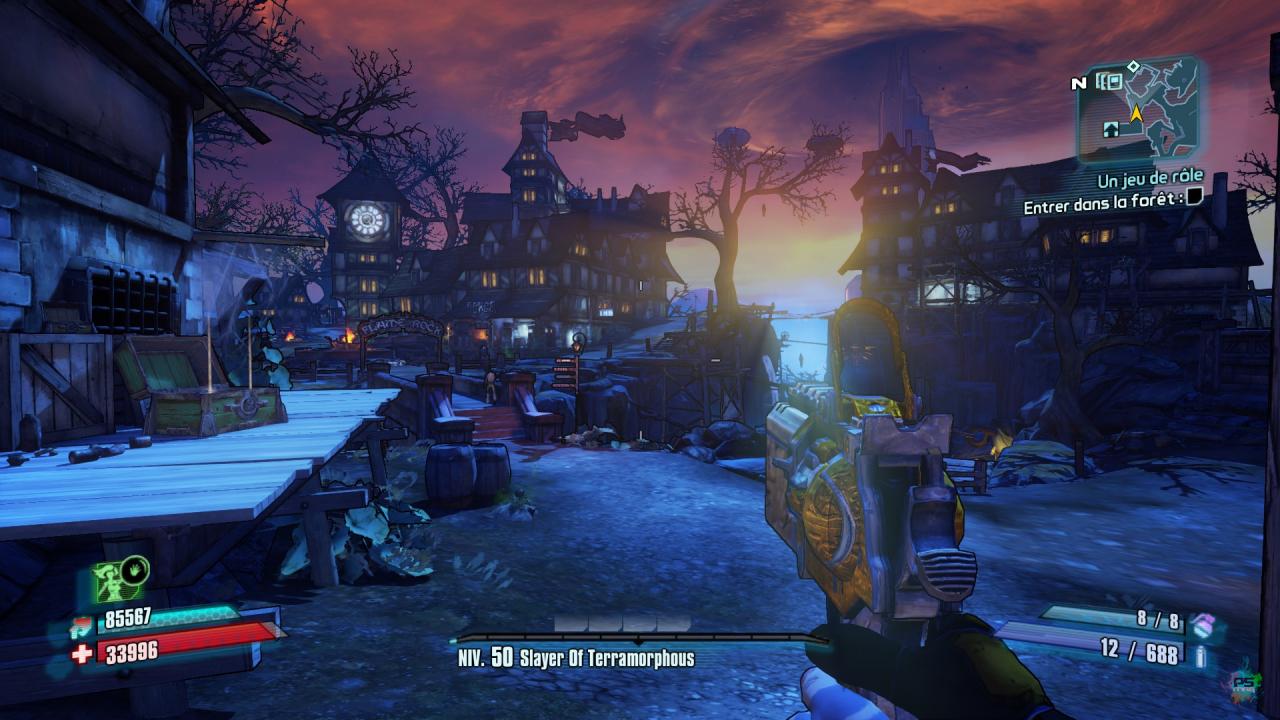Select the "Un jeu de rôle" quest tracker
The image size is (1280, 720).
1150,178
